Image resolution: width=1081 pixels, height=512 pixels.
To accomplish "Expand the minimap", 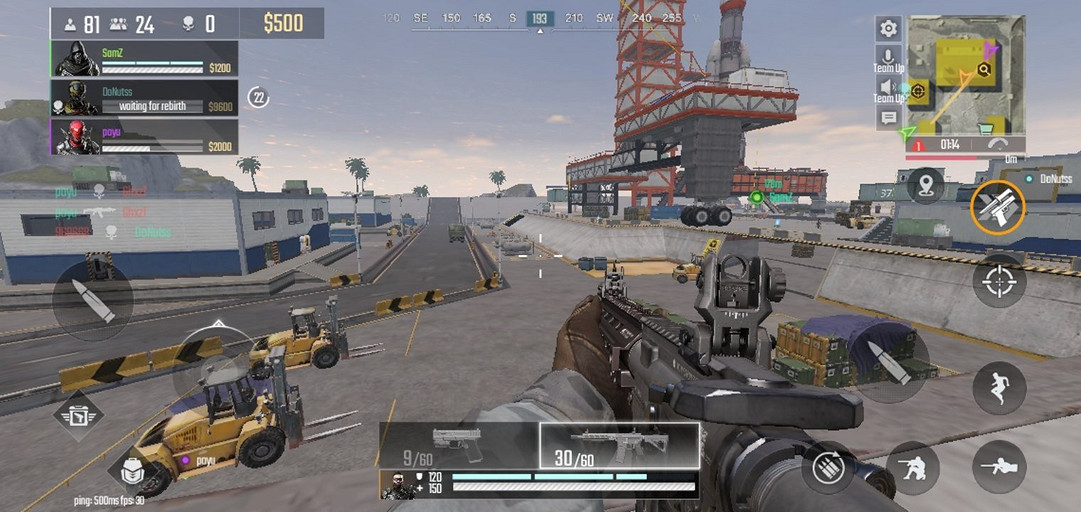I will 965,75.
